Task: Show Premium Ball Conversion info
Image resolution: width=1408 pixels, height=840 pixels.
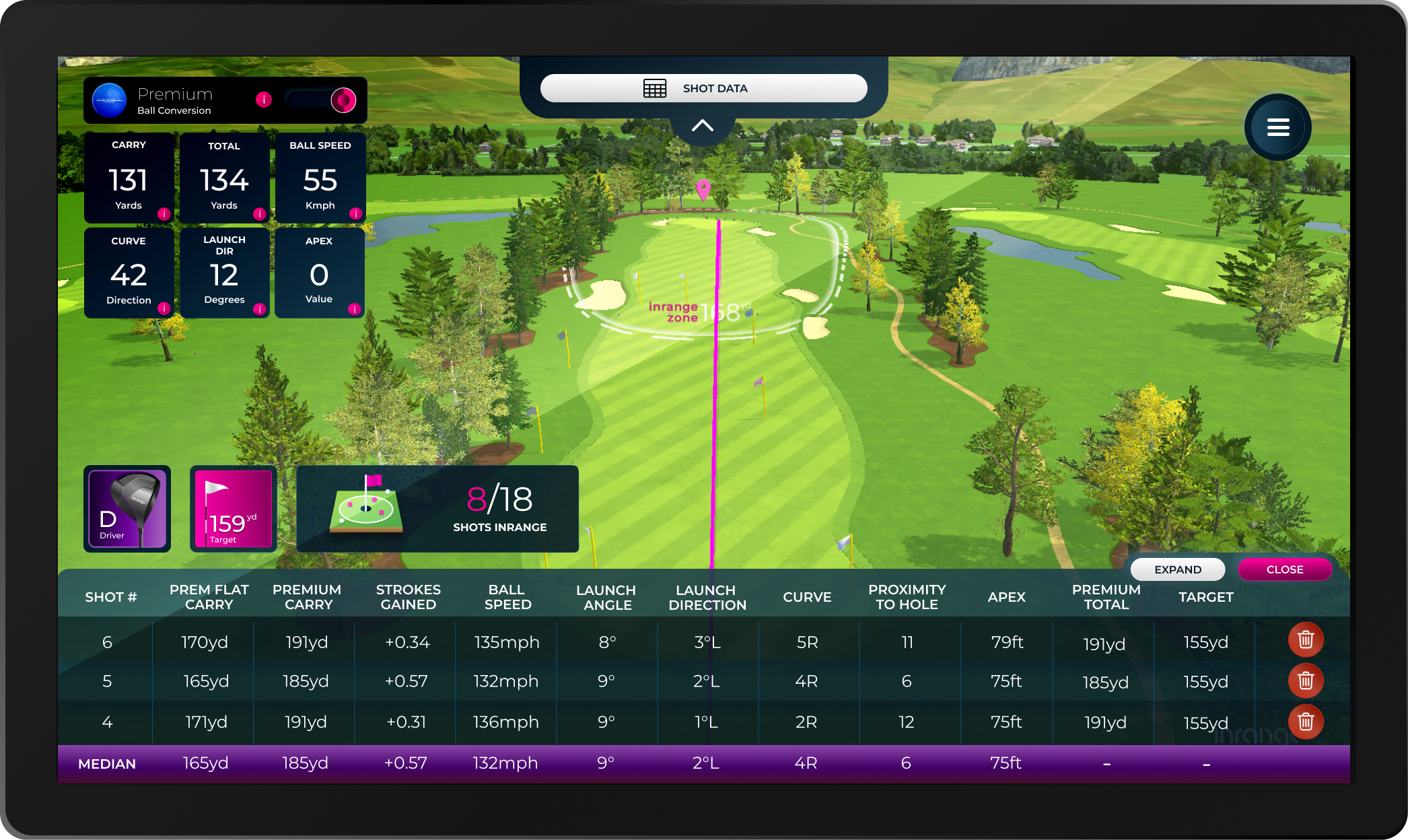Action: point(264,100)
